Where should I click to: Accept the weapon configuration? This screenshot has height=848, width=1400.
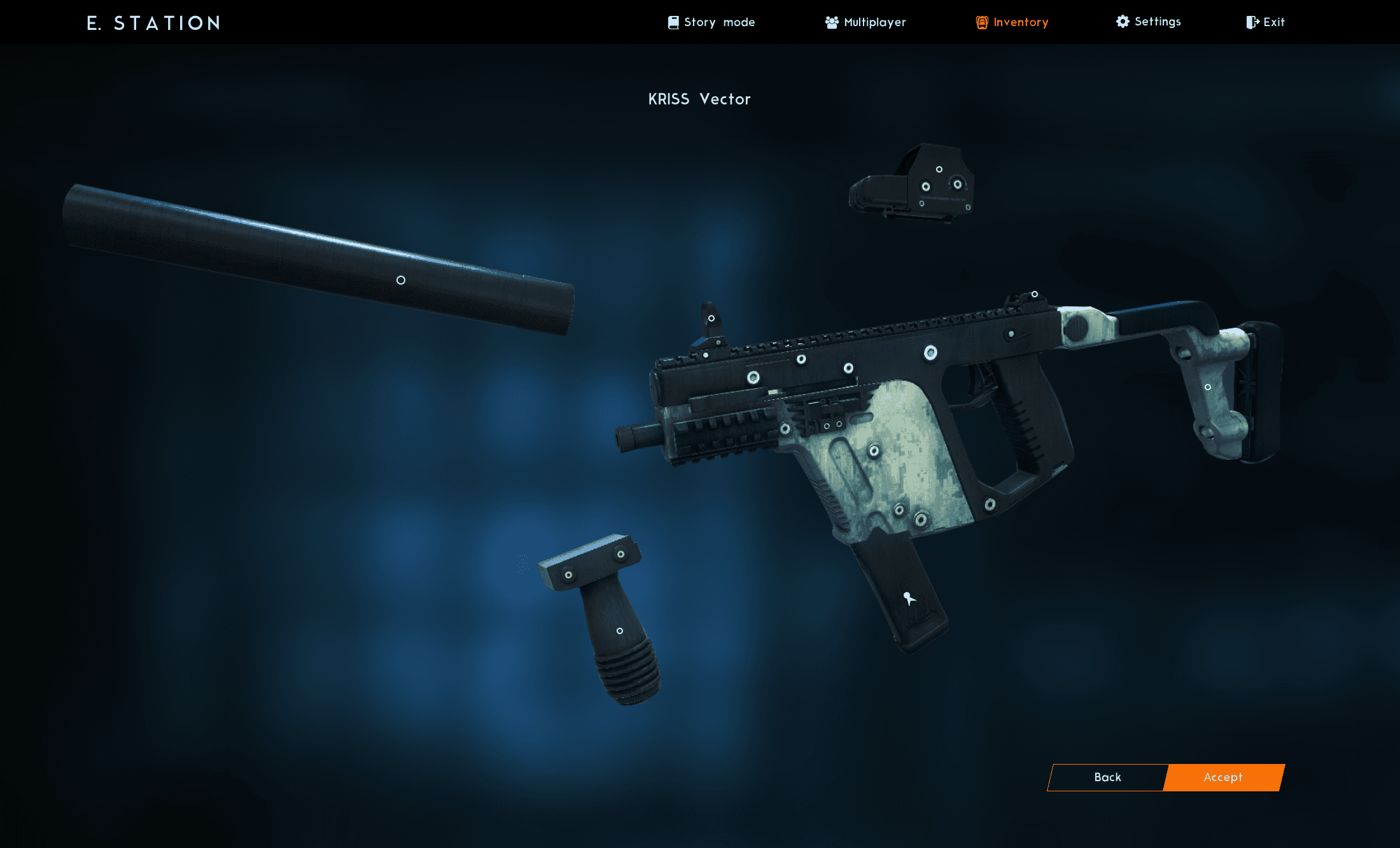(x=1222, y=777)
